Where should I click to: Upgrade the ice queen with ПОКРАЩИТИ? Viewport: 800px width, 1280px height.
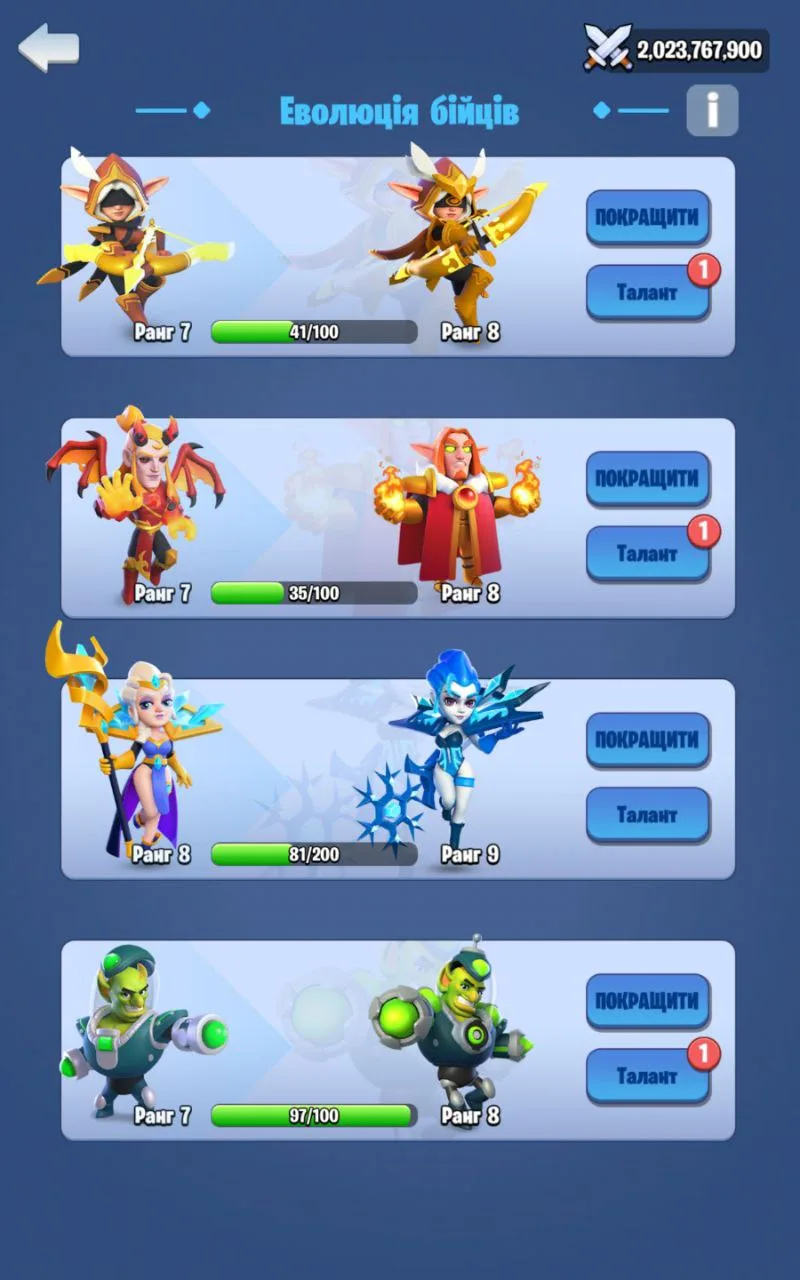pos(647,740)
